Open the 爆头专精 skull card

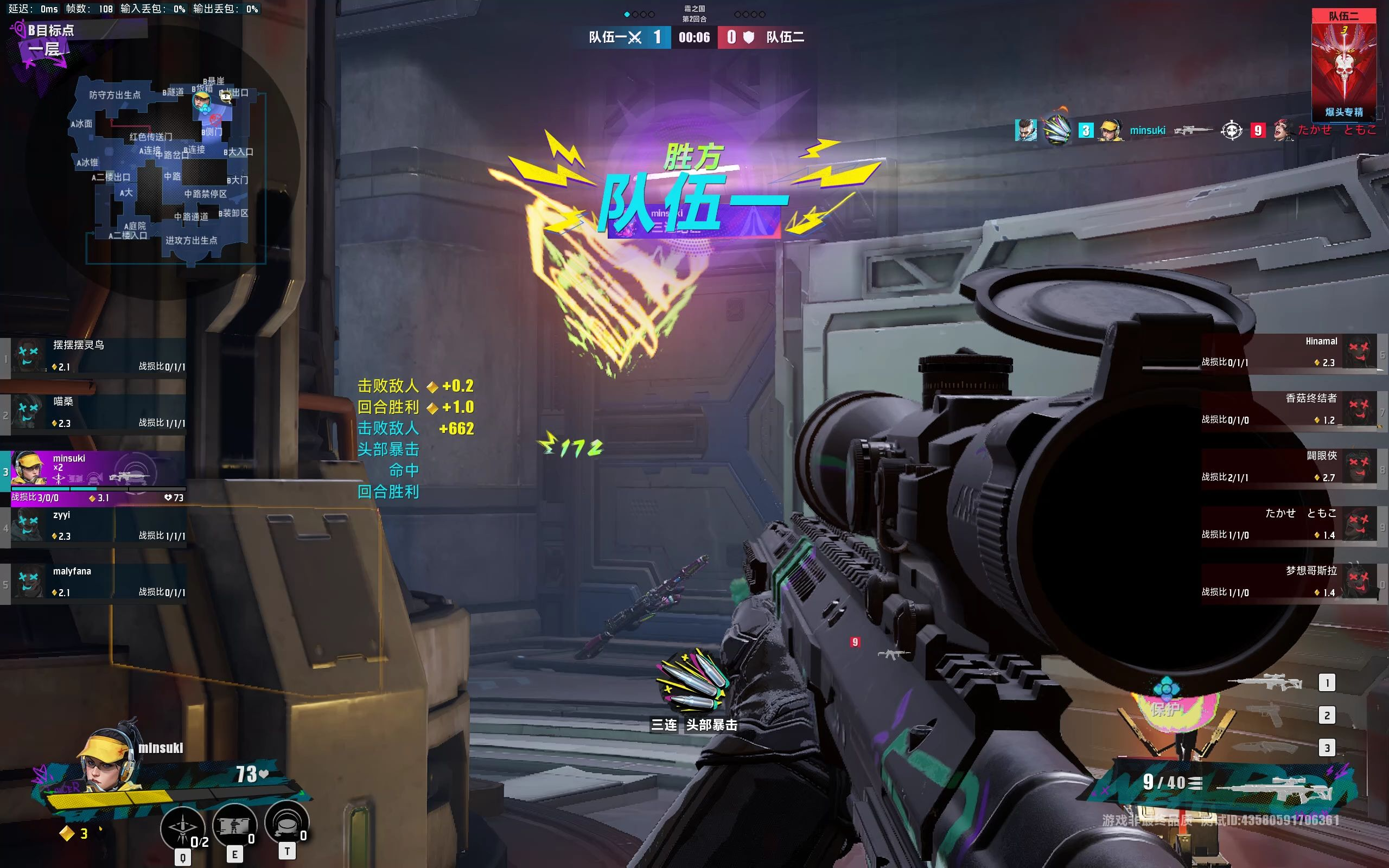click(x=1343, y=63)
